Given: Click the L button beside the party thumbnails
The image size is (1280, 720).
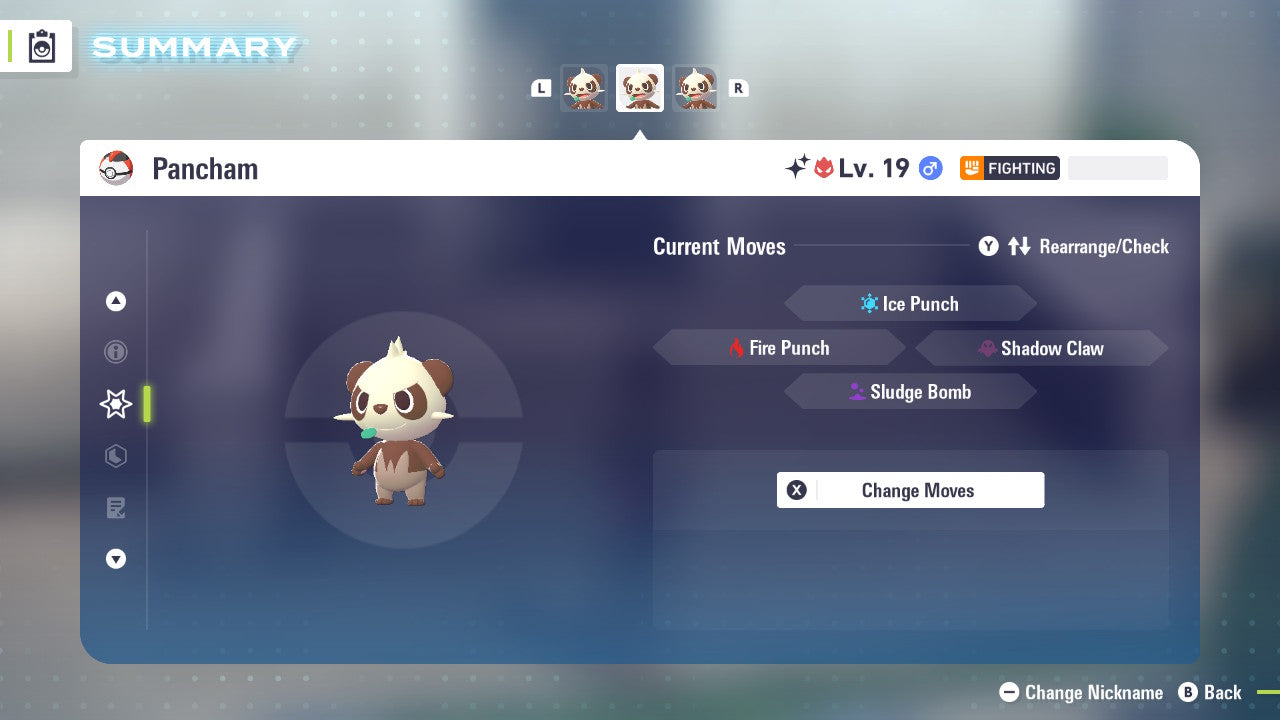Looking at the screenshot, I should [540, 88].
